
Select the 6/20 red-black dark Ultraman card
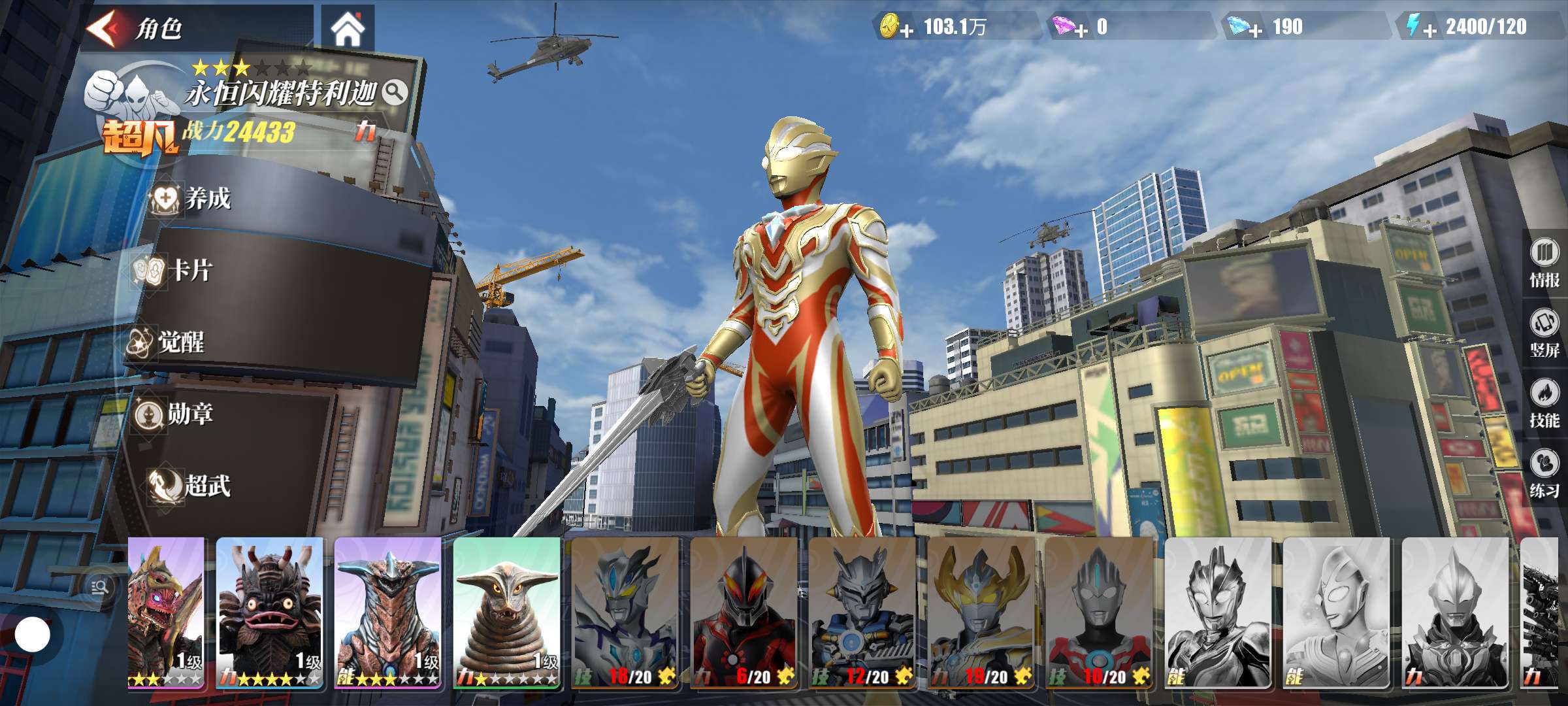point(743,613)
